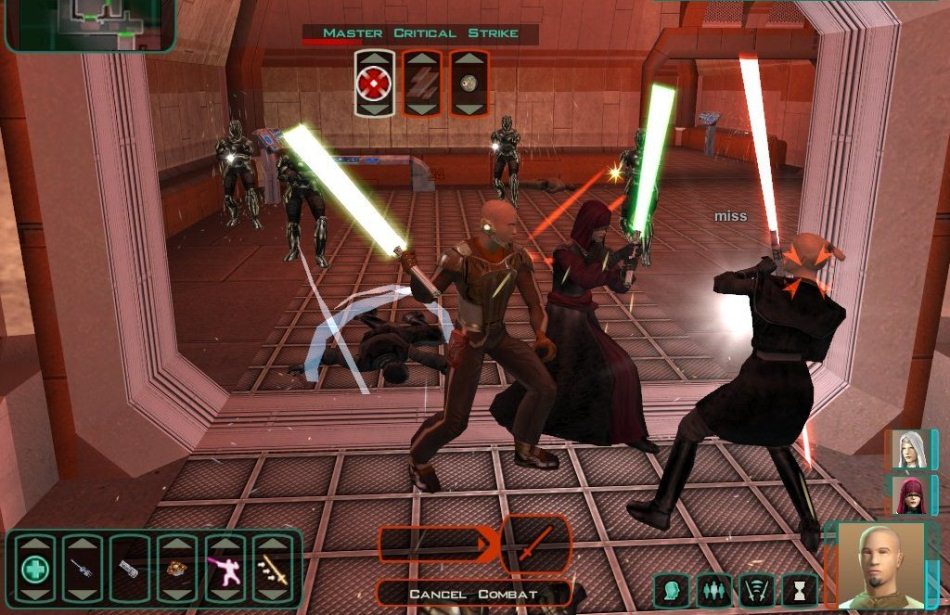
Task: Select the dimmed Force power target action
Action: [x=421, y=82]
